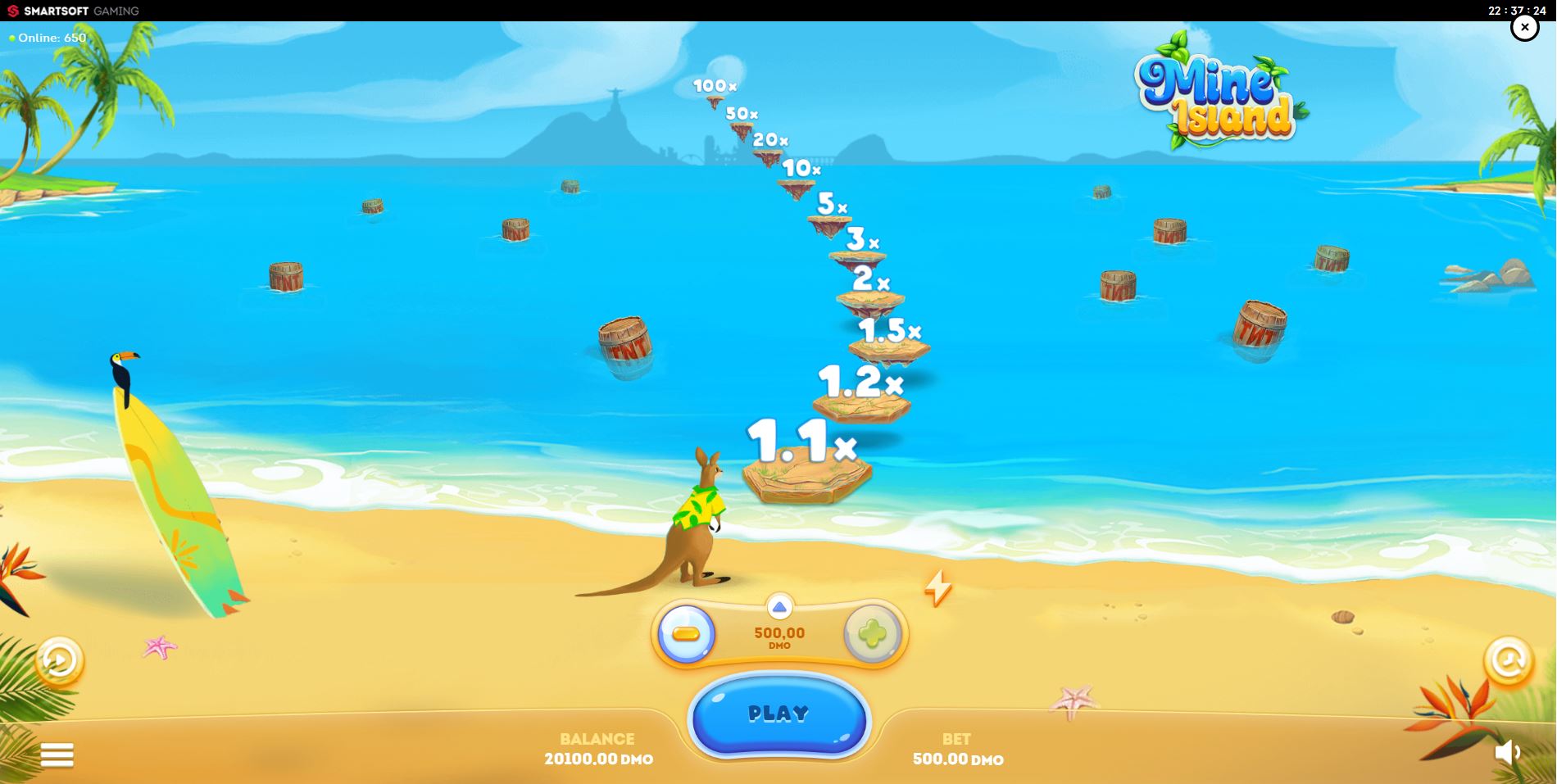
Task: Replay the previous round
Action: 59,660
